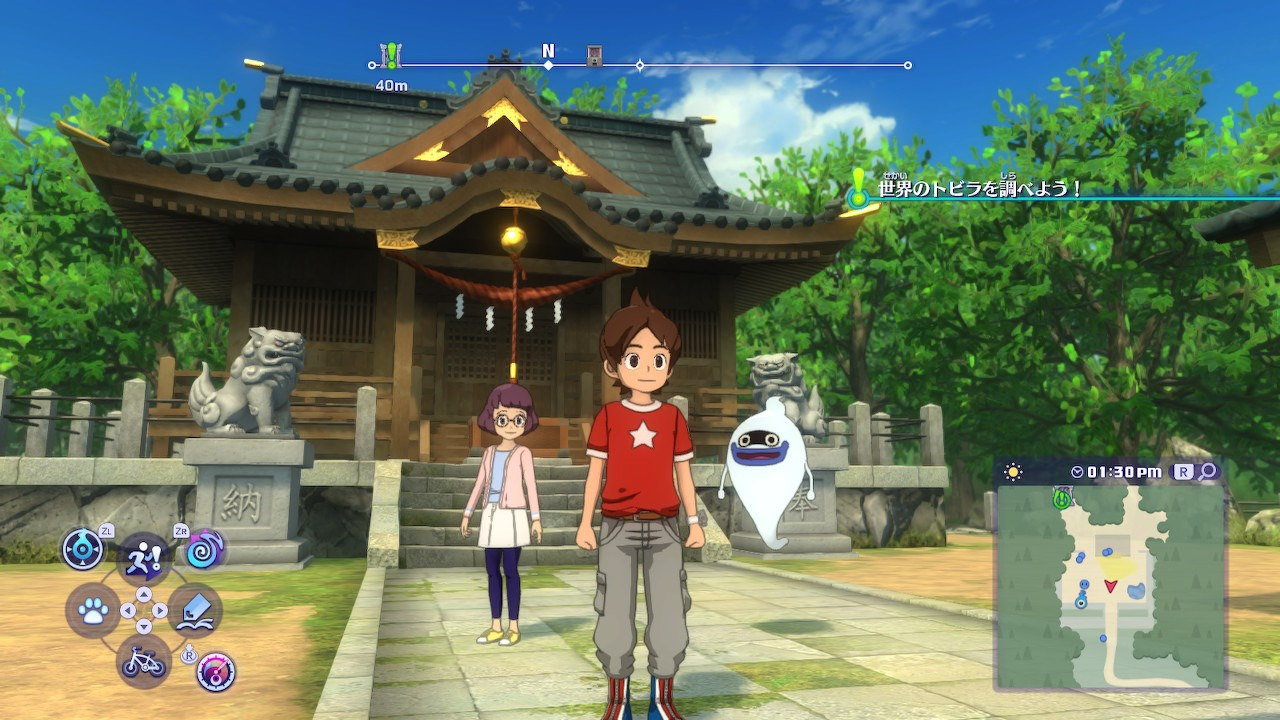Viewport: 1280px width, 720px height.
Task: Open the blue spiral Yo-kai icon
Action: [205, 549]
